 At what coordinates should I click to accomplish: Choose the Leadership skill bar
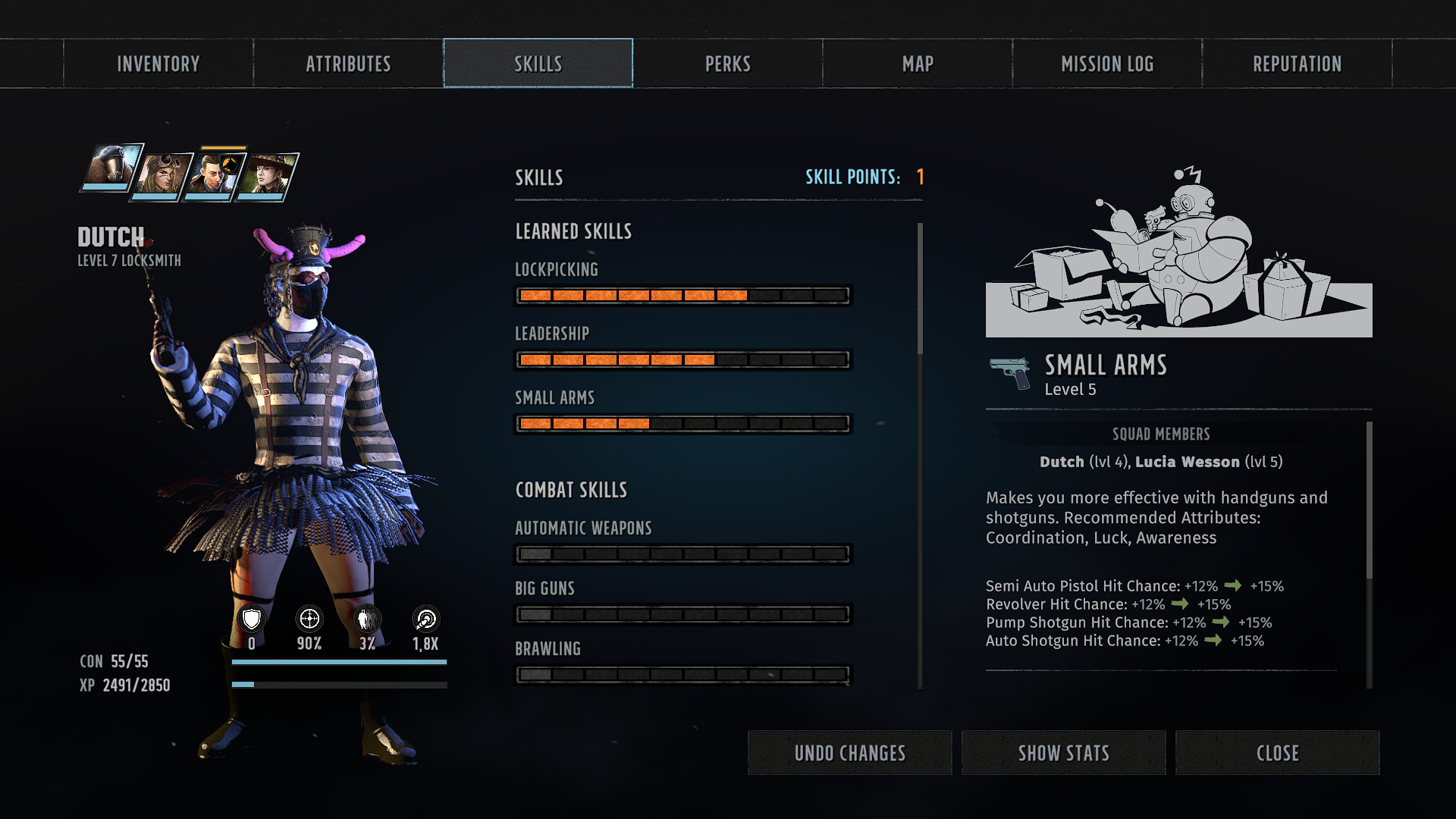682,359
